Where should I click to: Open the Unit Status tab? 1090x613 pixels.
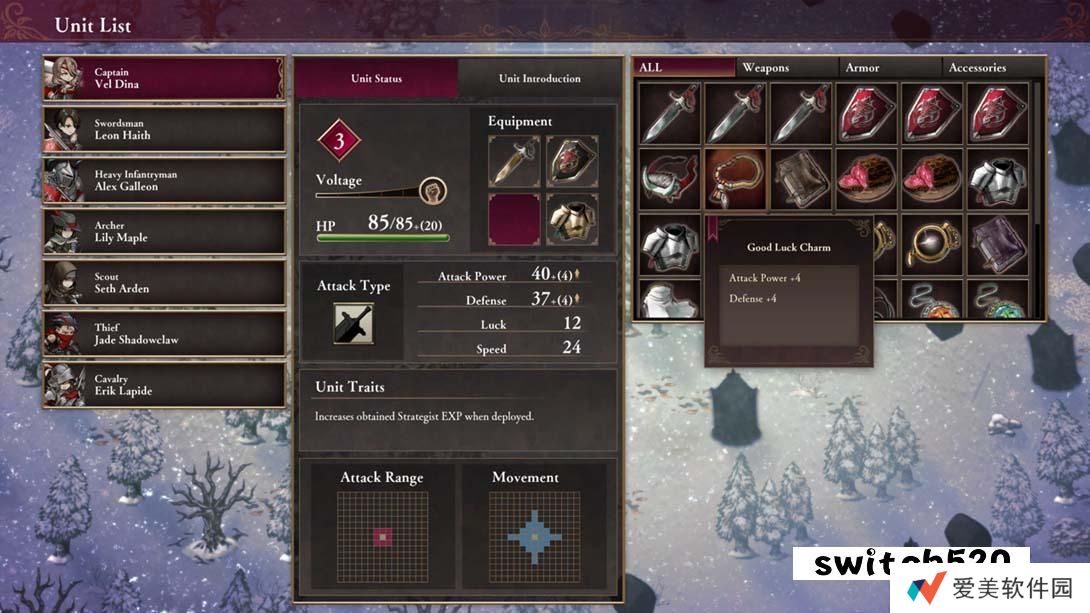376,78
